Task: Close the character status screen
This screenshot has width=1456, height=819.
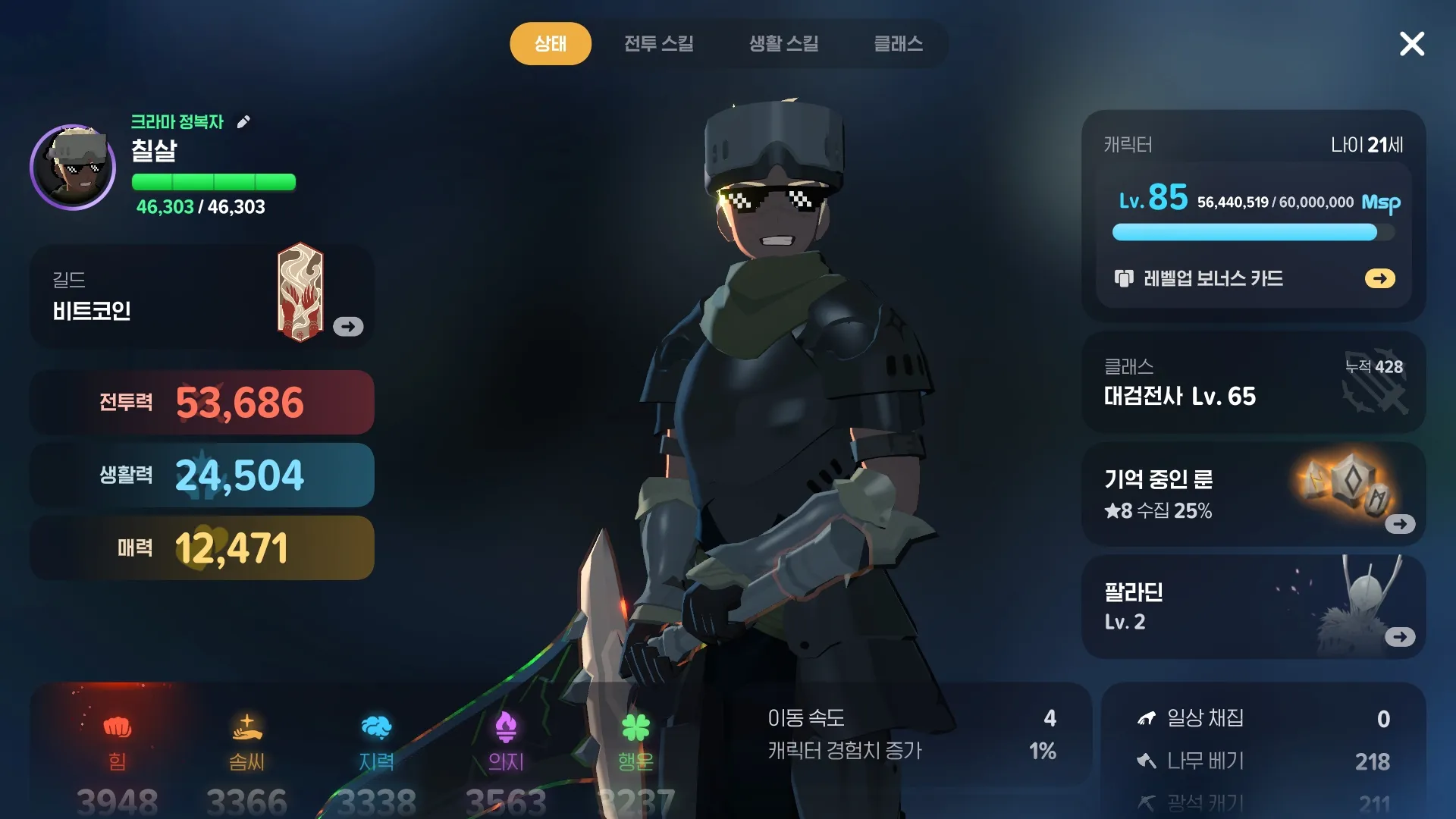Action: click(1411, 44)
